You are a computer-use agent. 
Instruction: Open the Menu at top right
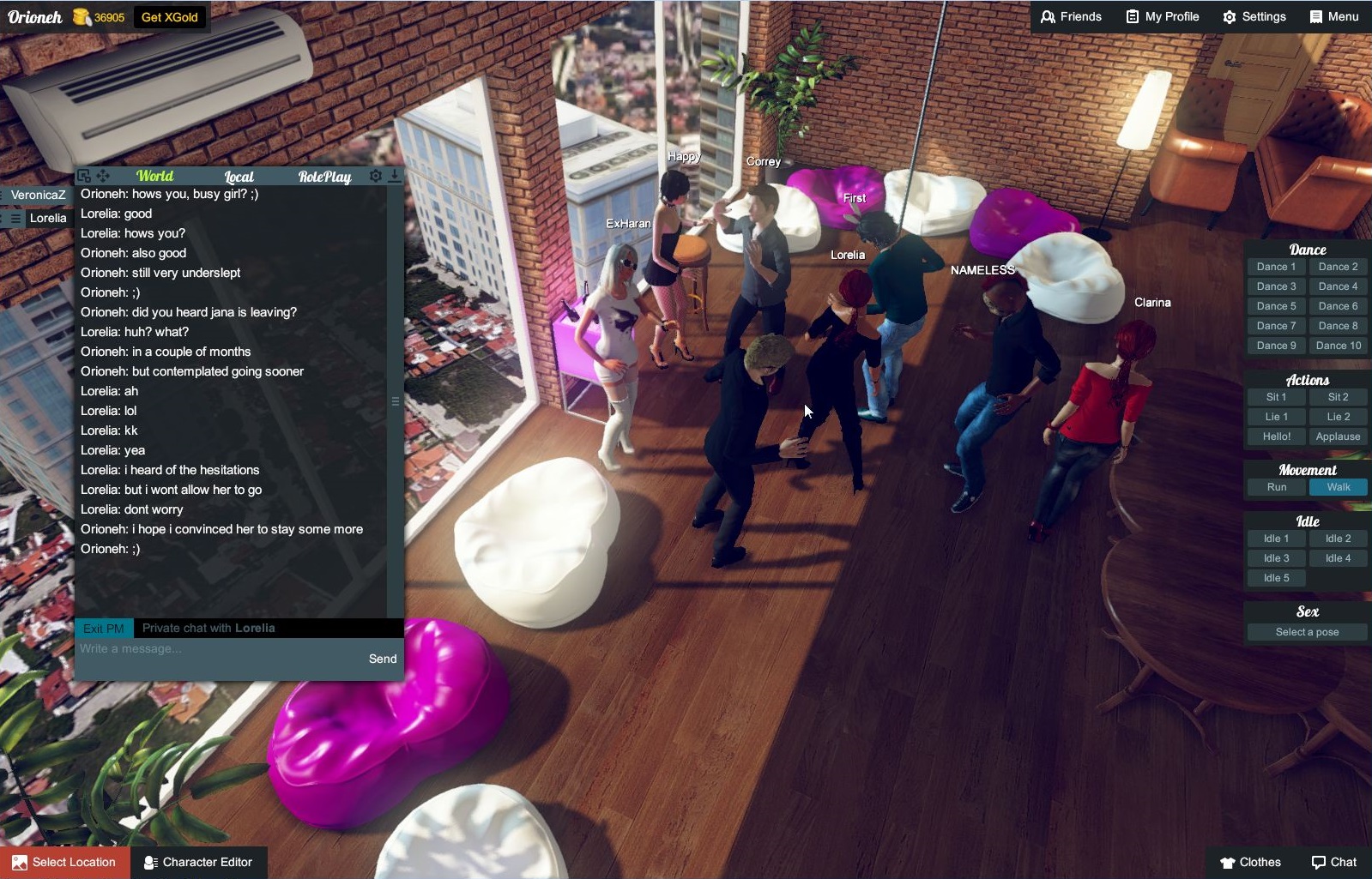(x=1334, y=16)
